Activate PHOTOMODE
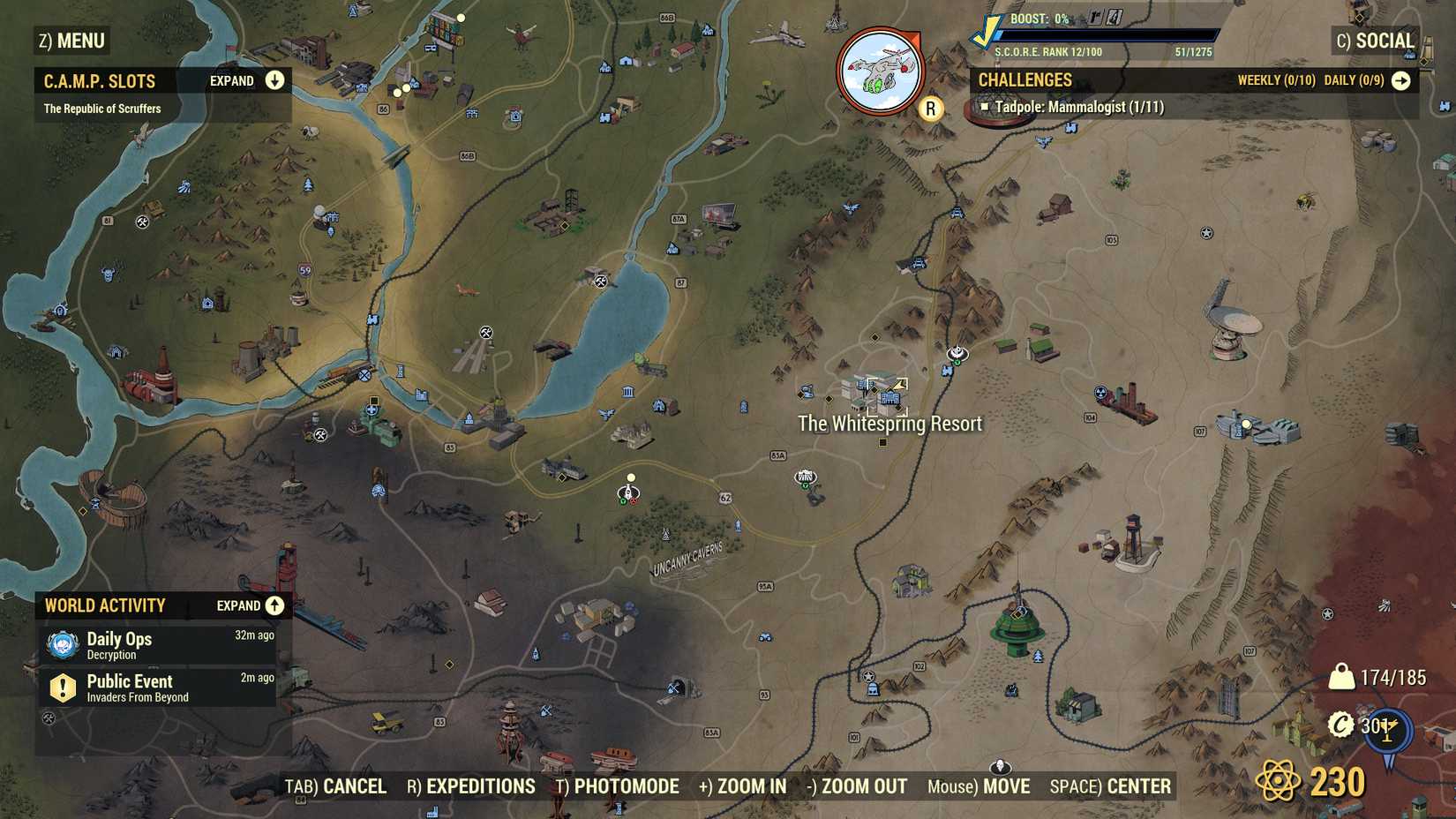Screen dimensions: 1456x819 (626, 785)
